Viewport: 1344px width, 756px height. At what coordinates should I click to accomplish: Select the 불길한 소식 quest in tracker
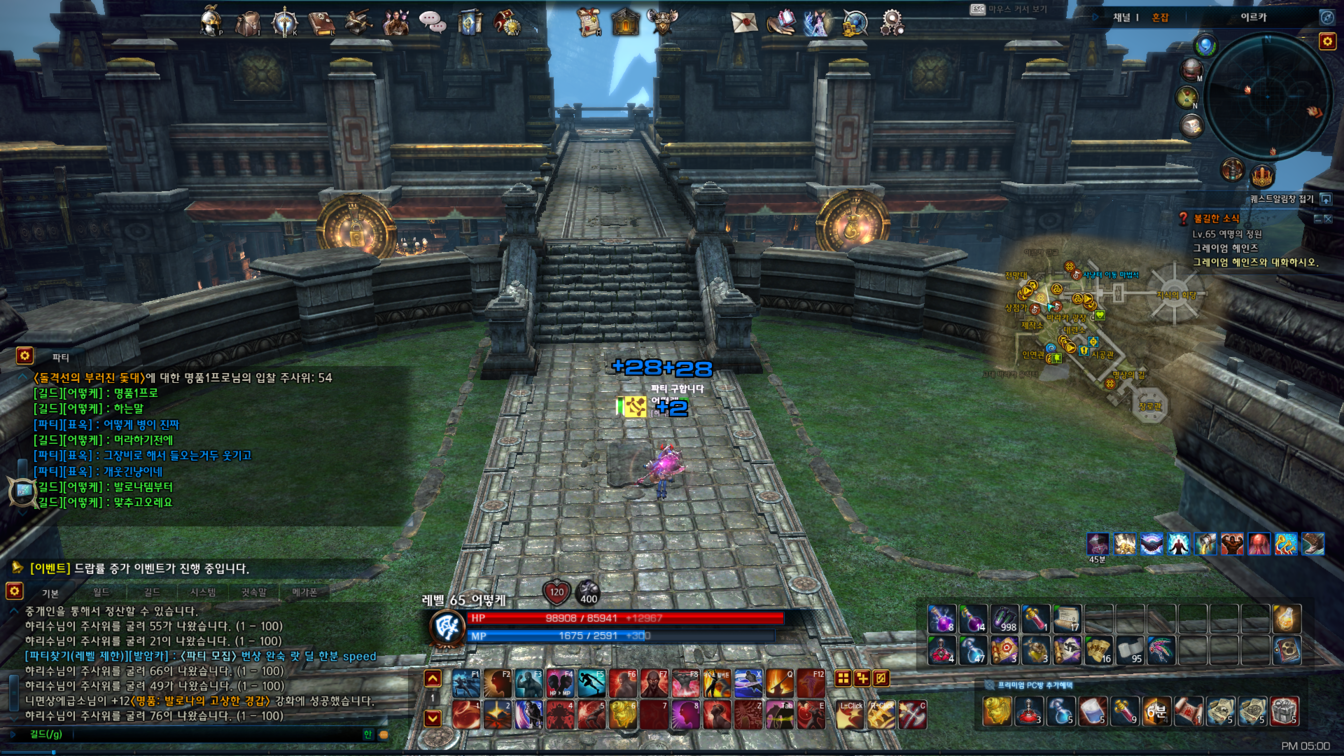click(1216, 219)
